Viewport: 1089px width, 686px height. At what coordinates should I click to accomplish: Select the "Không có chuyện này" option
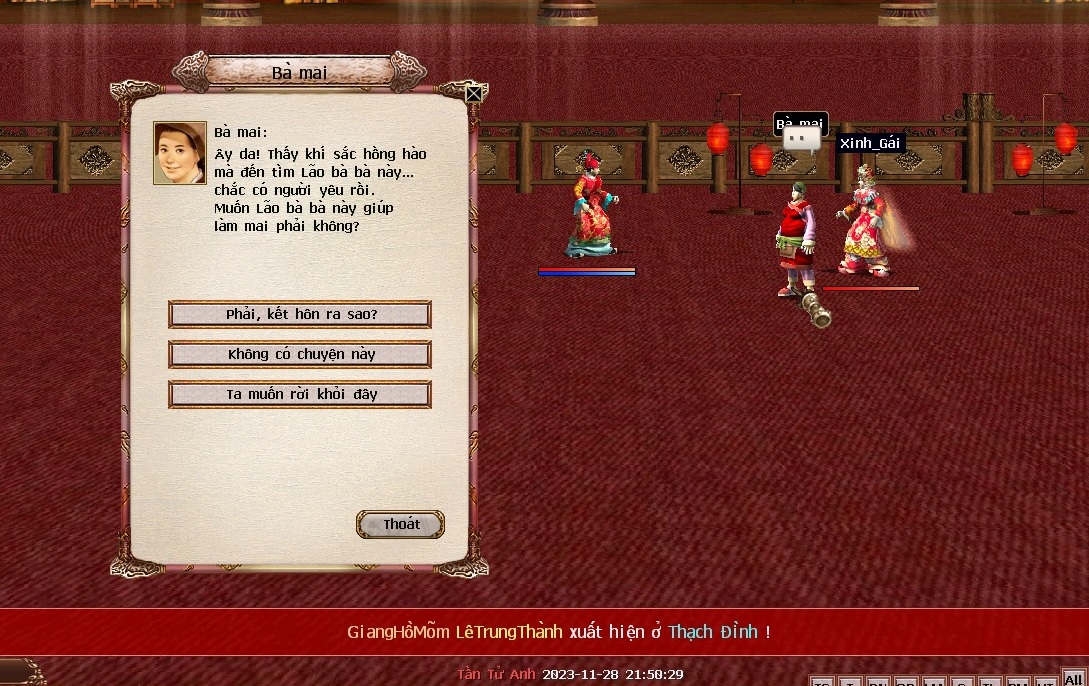point(300,355)
